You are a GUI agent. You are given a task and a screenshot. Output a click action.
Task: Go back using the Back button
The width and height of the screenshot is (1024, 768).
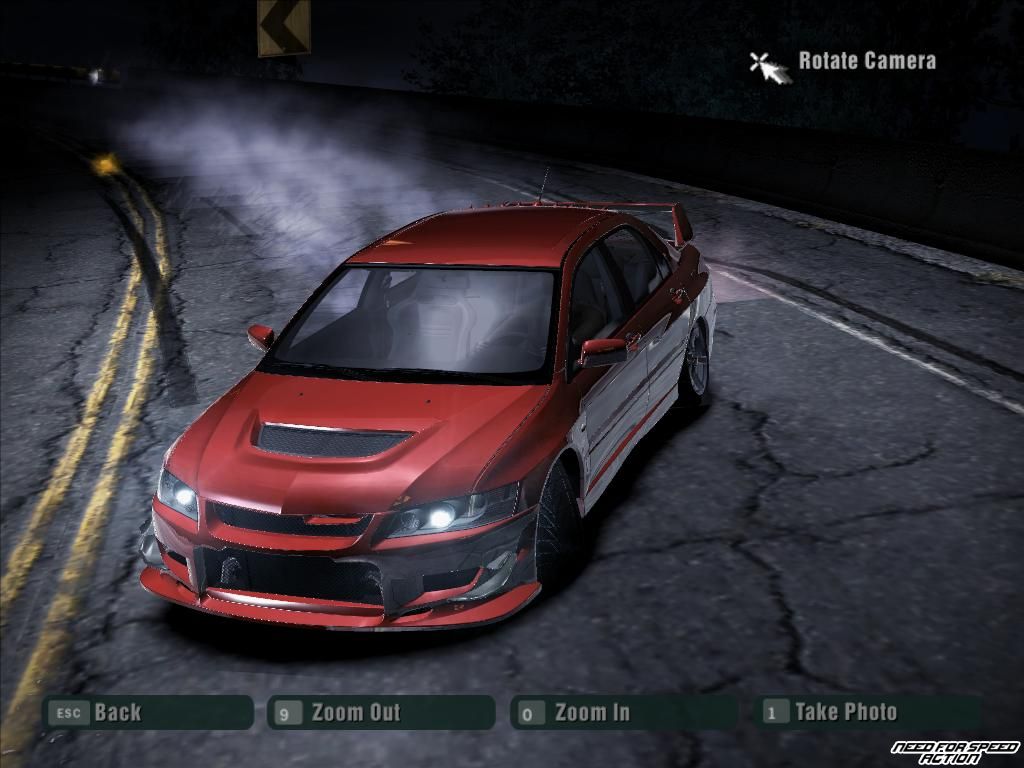(146, 712)
